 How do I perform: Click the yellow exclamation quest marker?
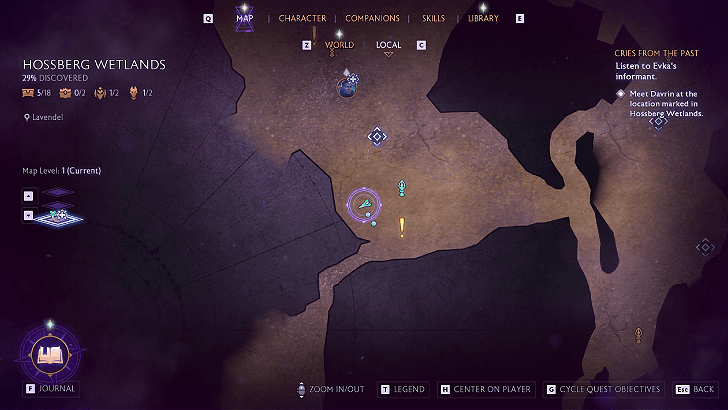(x=402, y=227)
